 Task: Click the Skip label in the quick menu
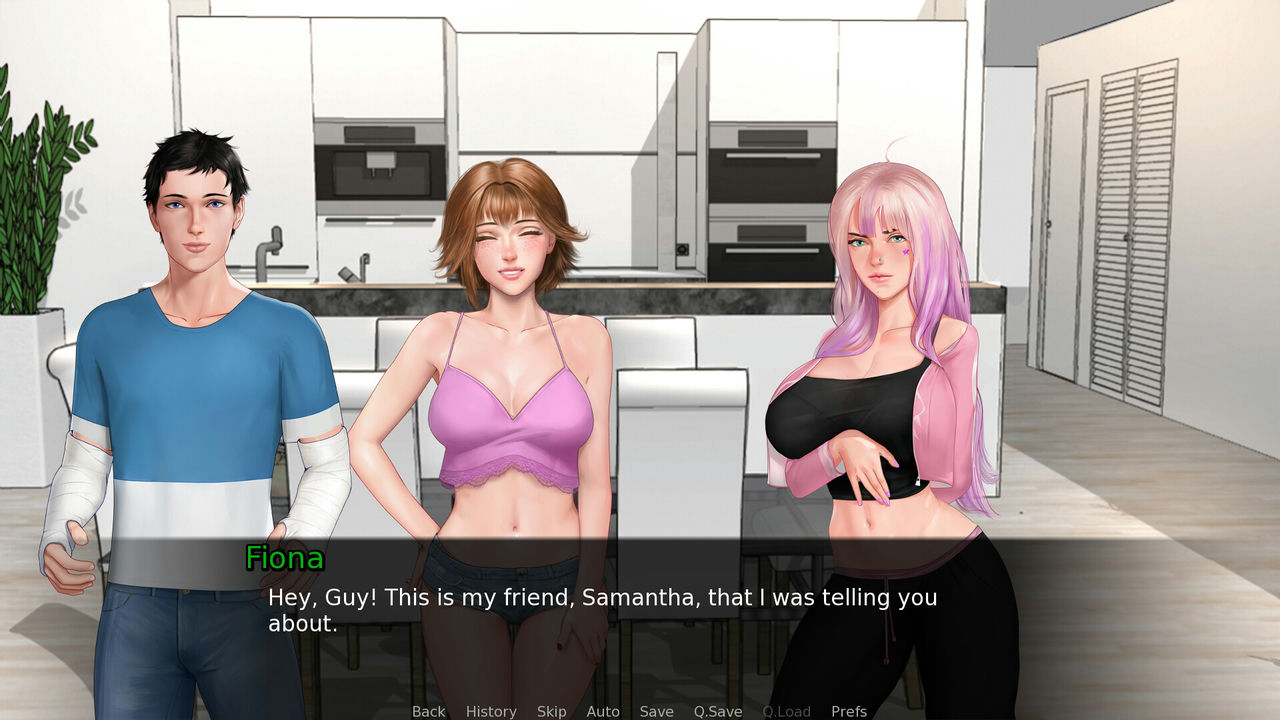[x=552, y=711]
